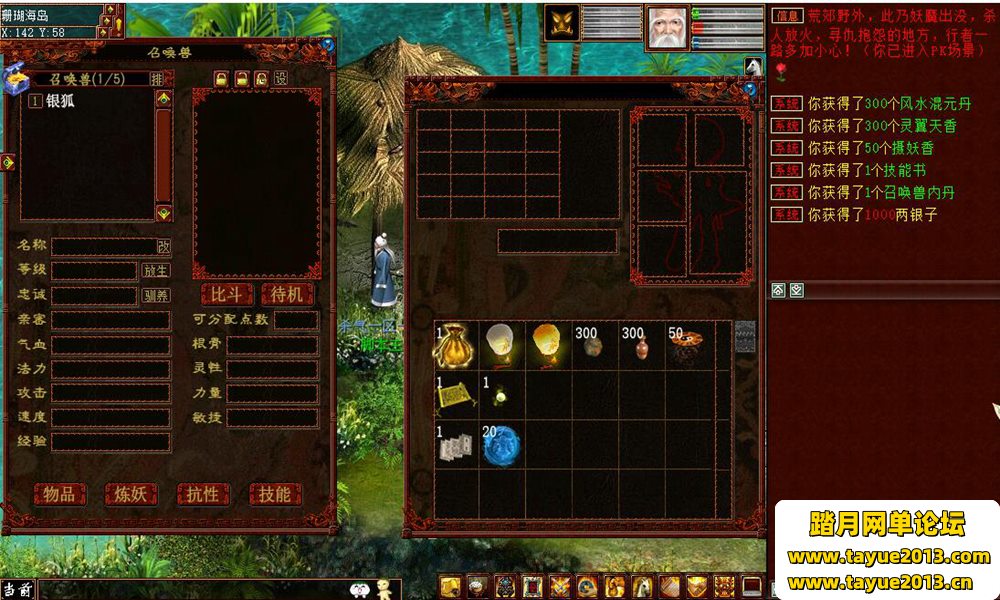Select the 银狐 summon in the list
Viewport: 1000px width, 600px height.
point(60,101)
